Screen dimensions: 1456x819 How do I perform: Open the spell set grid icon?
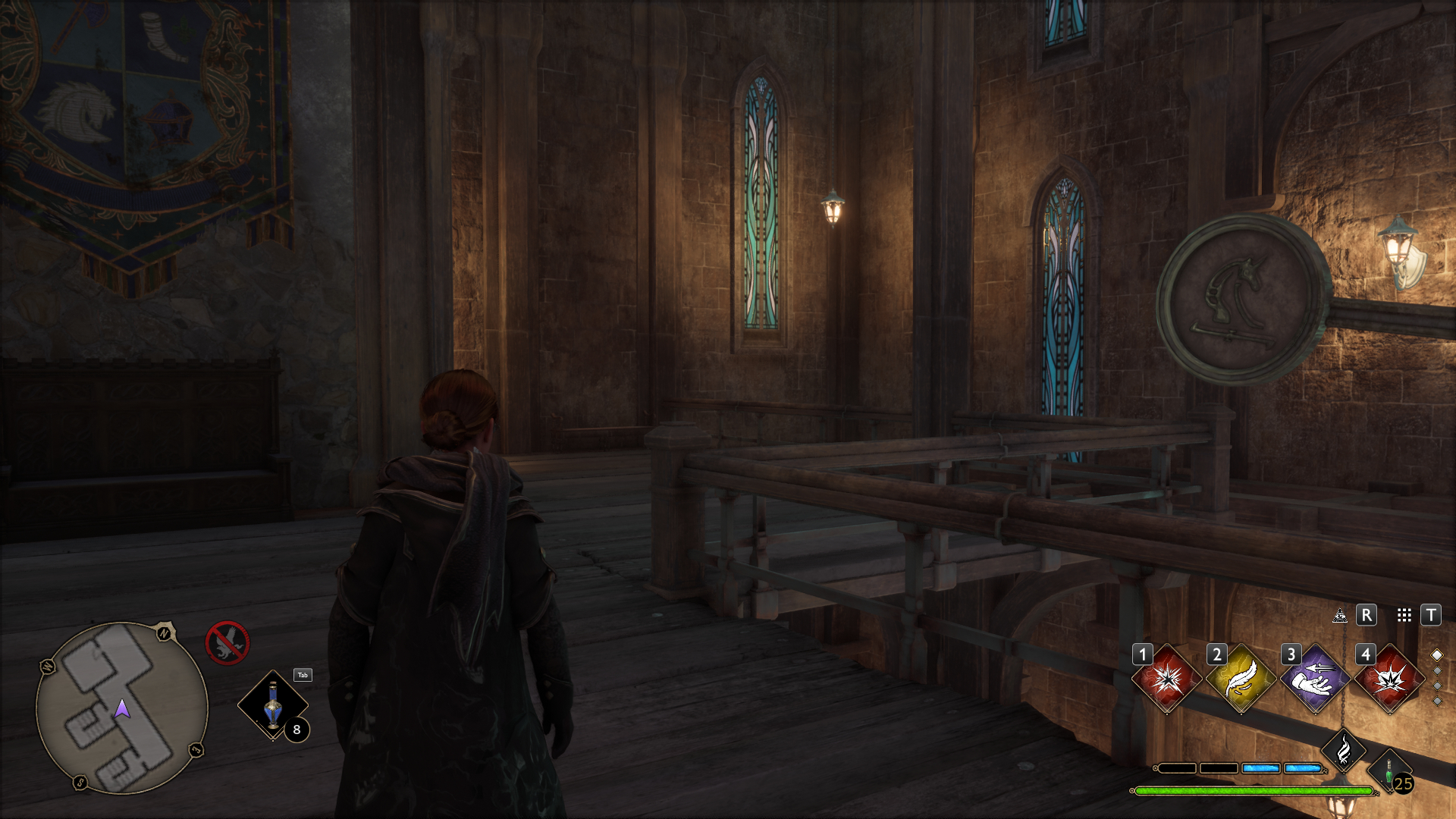[x=1404, y=615]
